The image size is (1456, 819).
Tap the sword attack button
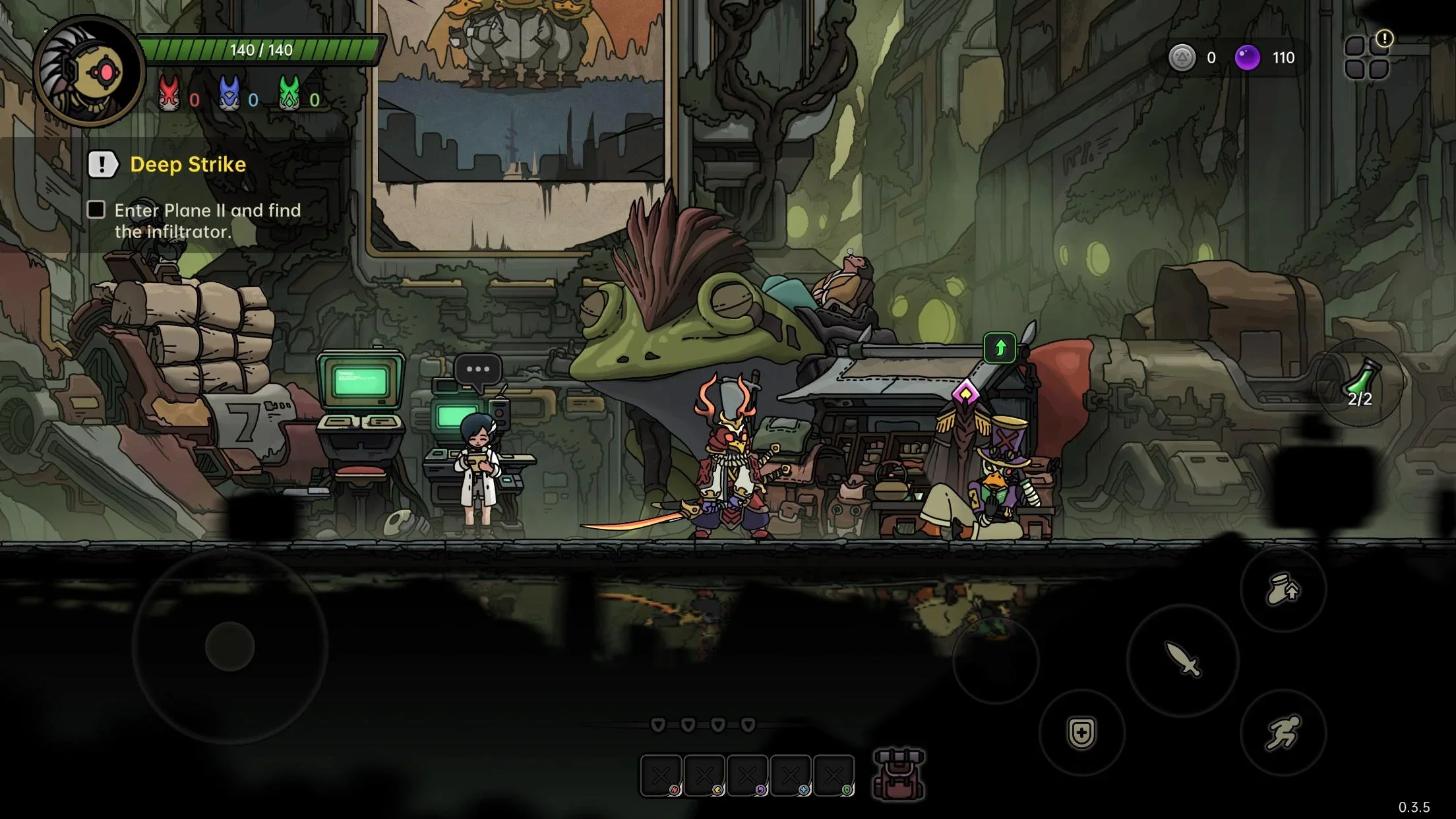[x=1183, y=659]
